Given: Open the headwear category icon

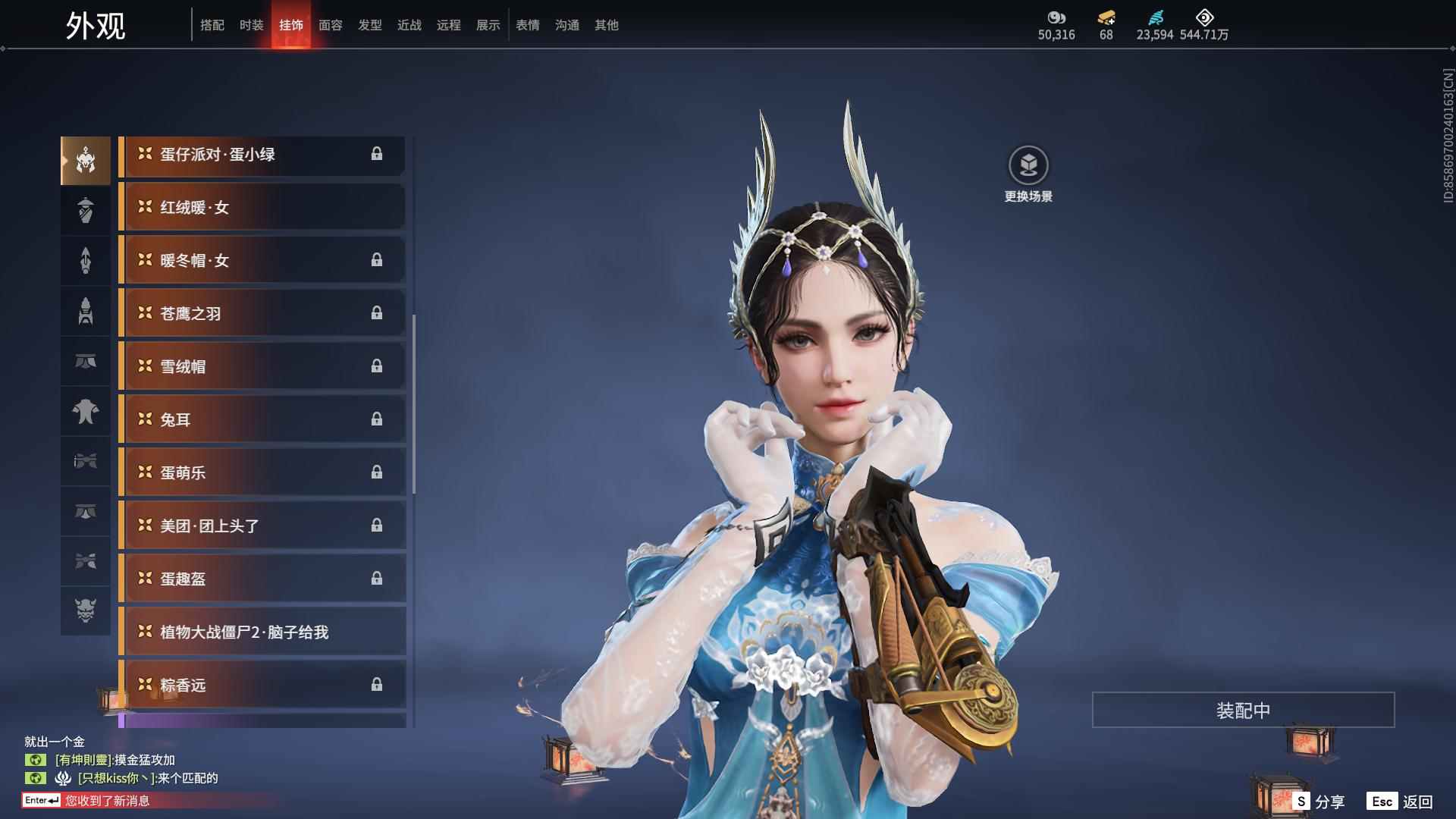Looking at the screenshot, I should 86,161.
